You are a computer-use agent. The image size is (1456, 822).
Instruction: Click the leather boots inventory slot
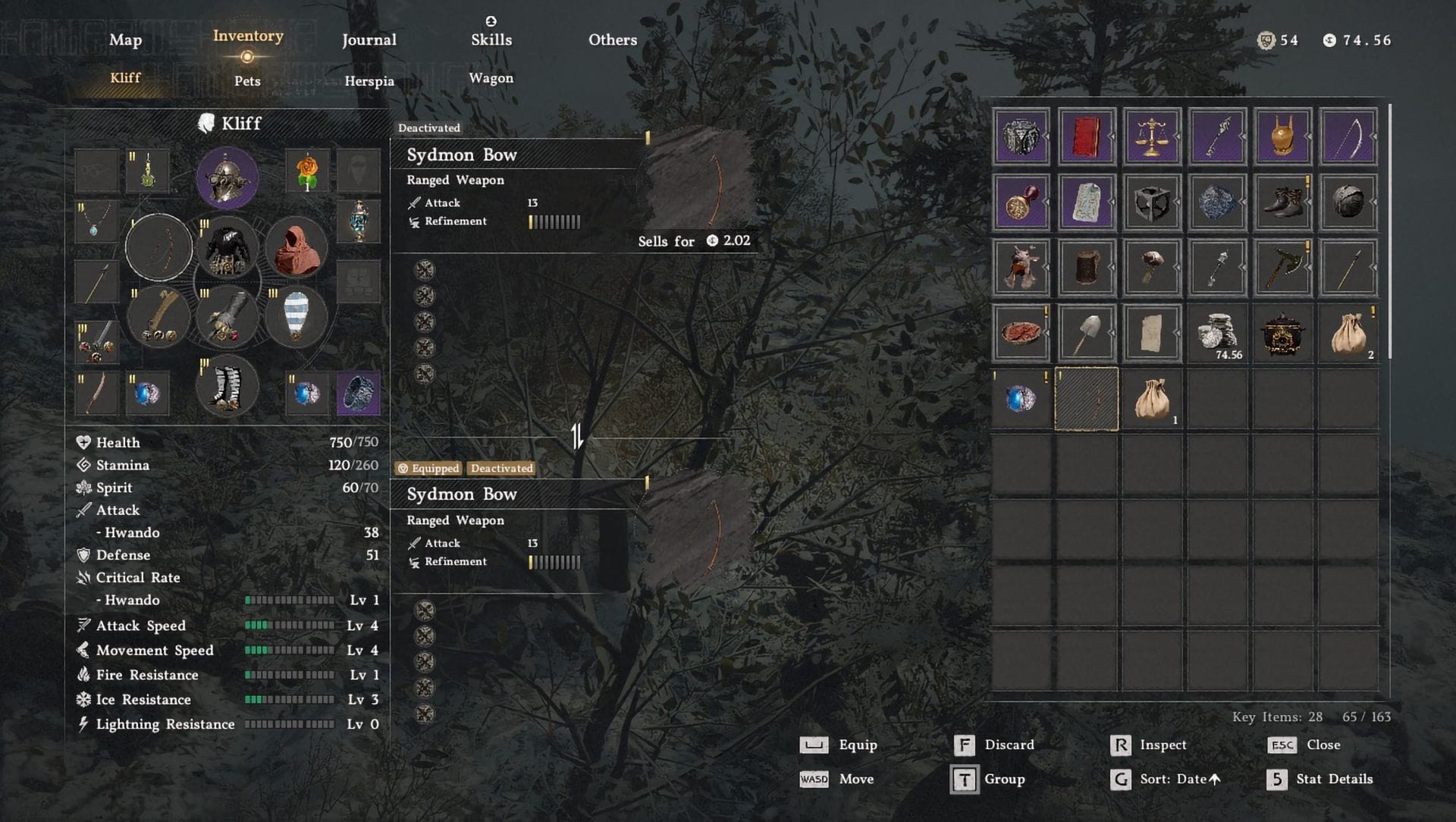click(1282, 202)
